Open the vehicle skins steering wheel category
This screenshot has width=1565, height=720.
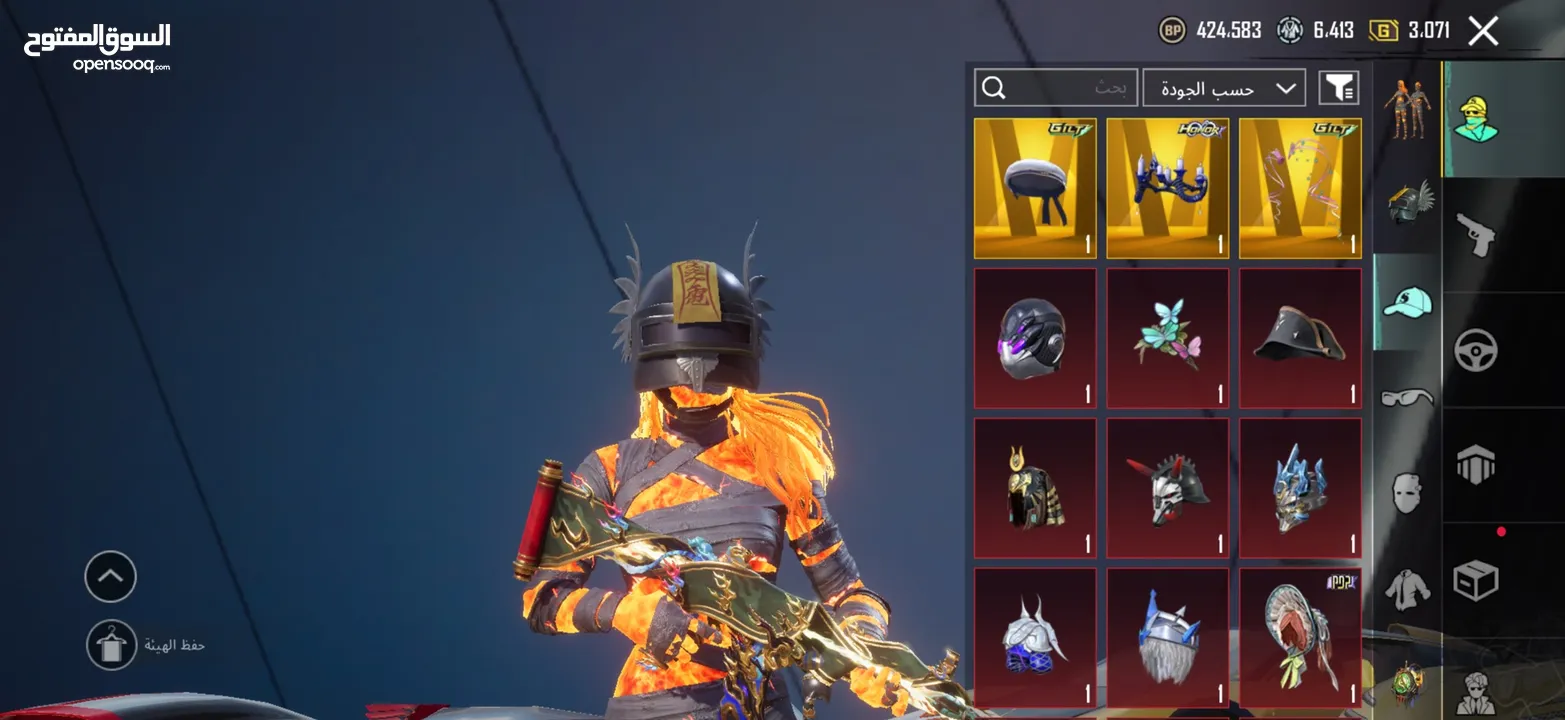pos(1475,350)
